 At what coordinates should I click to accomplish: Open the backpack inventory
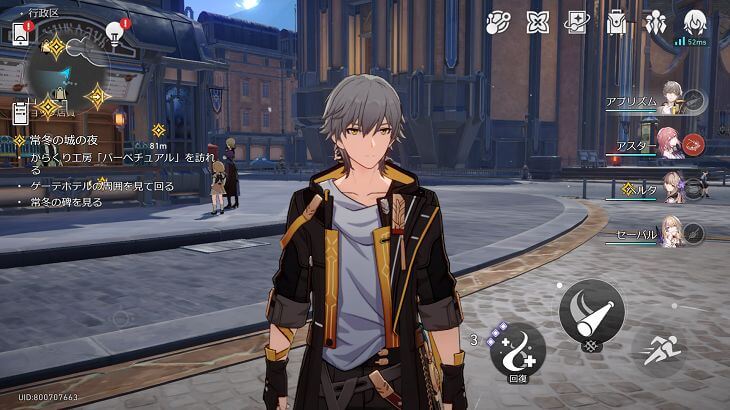coord(616,22)
